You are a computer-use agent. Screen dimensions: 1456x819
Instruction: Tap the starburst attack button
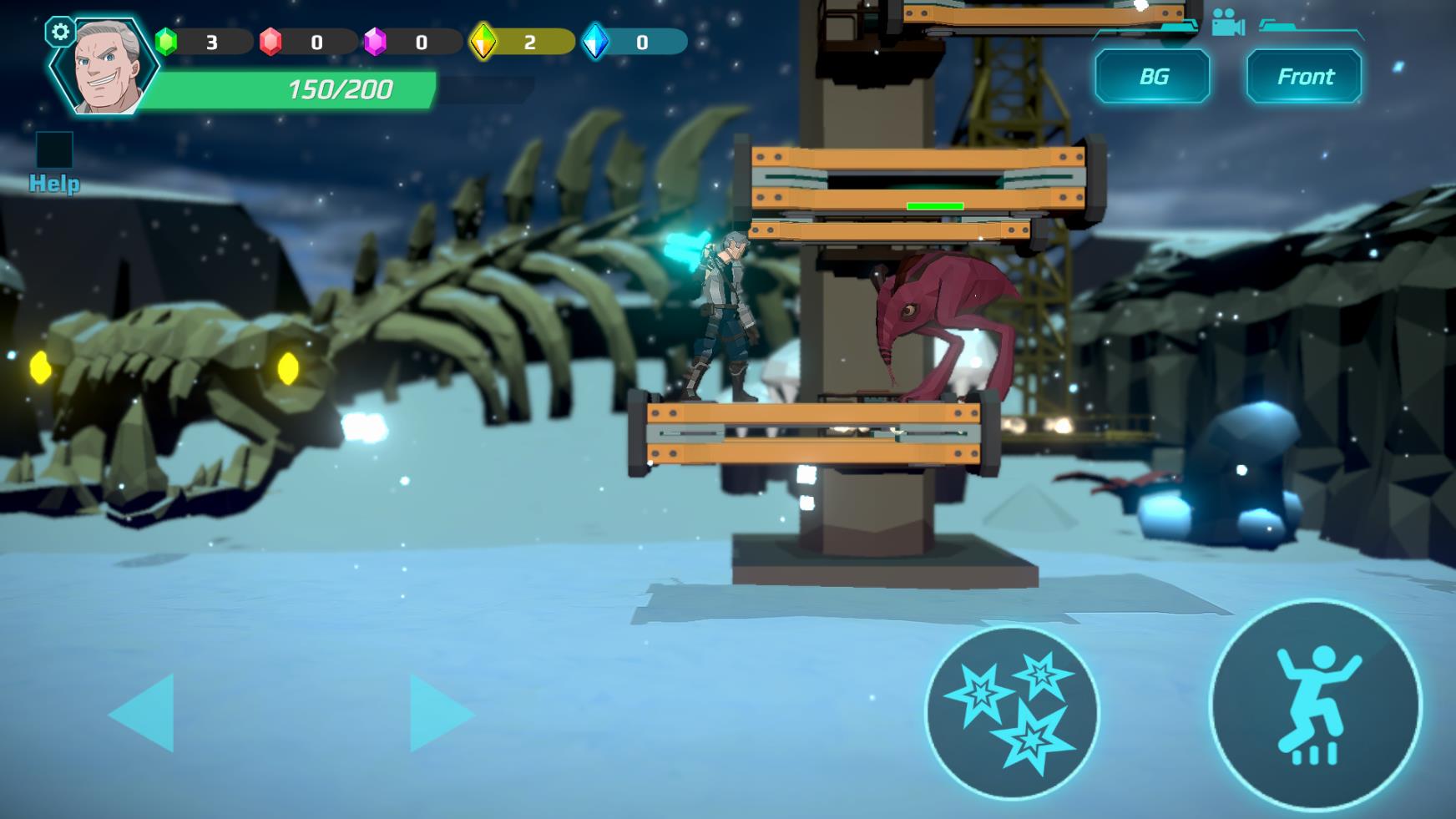tap(1012, 712)
